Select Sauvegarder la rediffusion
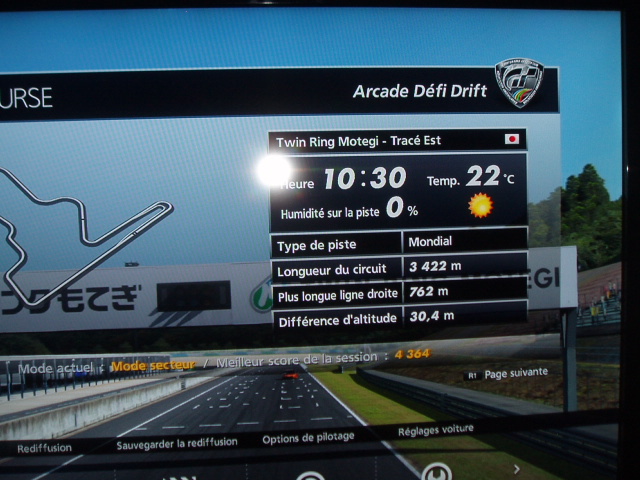The height and width of the screenshot is (480, 640). pos(176,443)
